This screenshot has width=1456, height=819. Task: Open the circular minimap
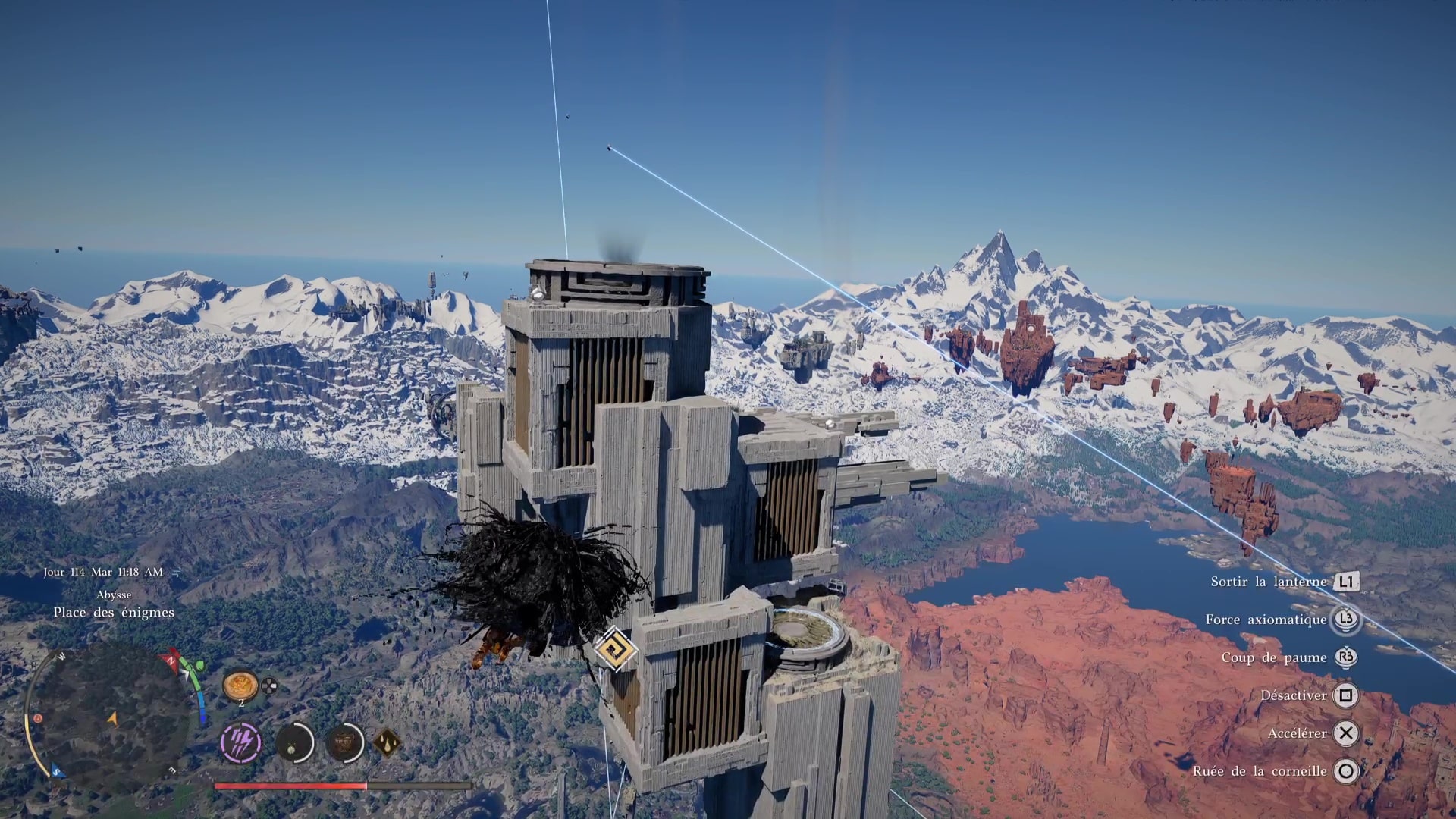[x=106, y=715]
